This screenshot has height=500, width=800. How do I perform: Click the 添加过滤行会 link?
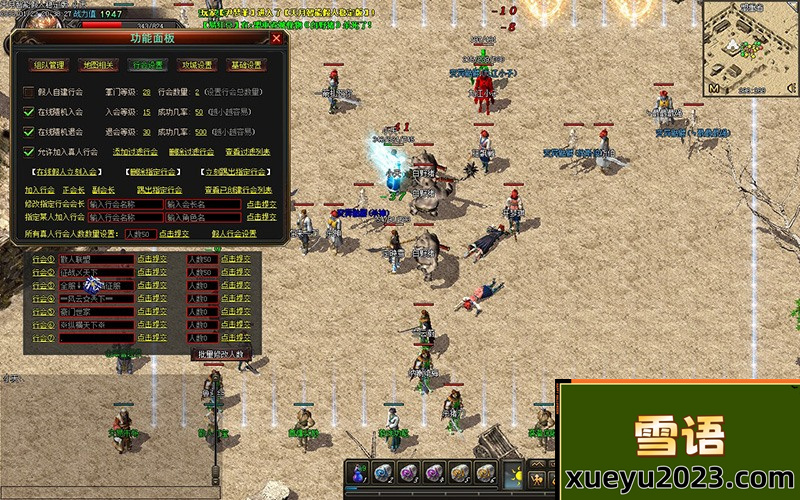[134, 152]
